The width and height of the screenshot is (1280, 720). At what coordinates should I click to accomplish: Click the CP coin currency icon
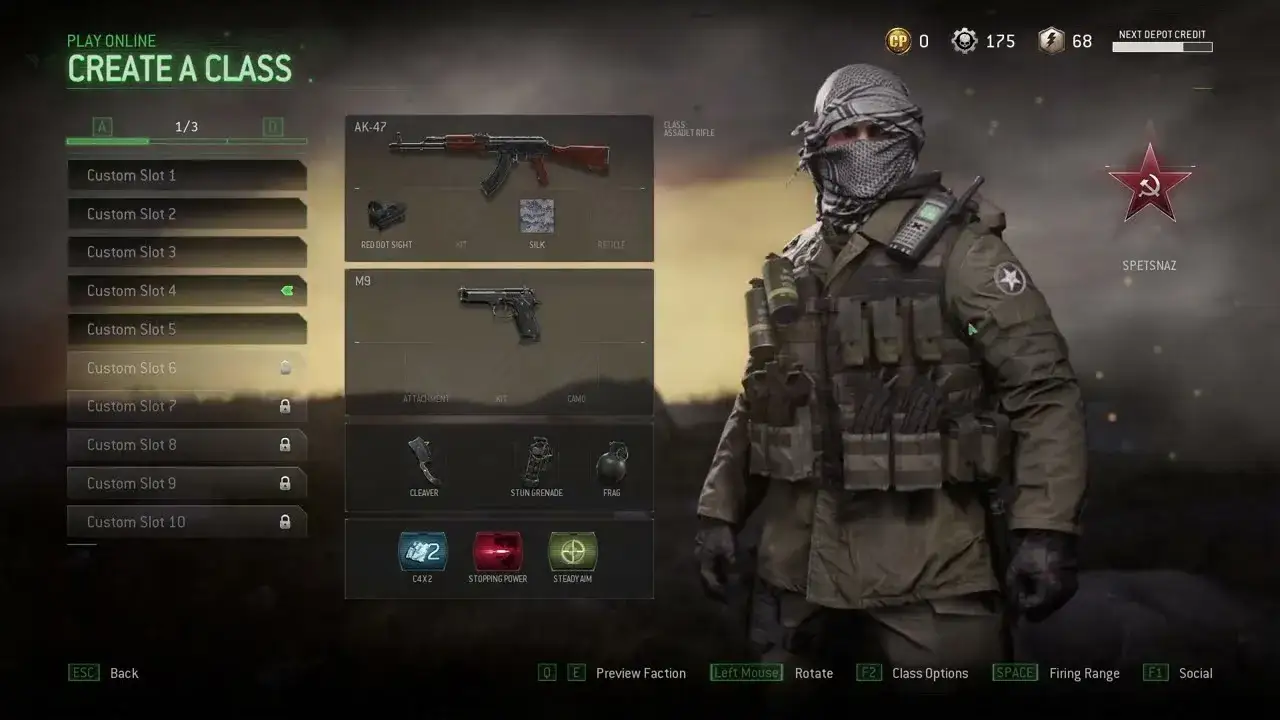[897, 41]
